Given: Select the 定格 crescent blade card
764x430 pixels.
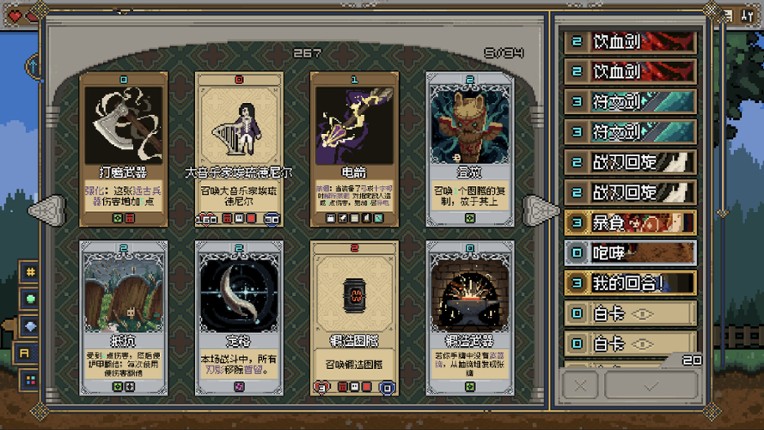Looking at the screenshot, I should pos(239,317).
